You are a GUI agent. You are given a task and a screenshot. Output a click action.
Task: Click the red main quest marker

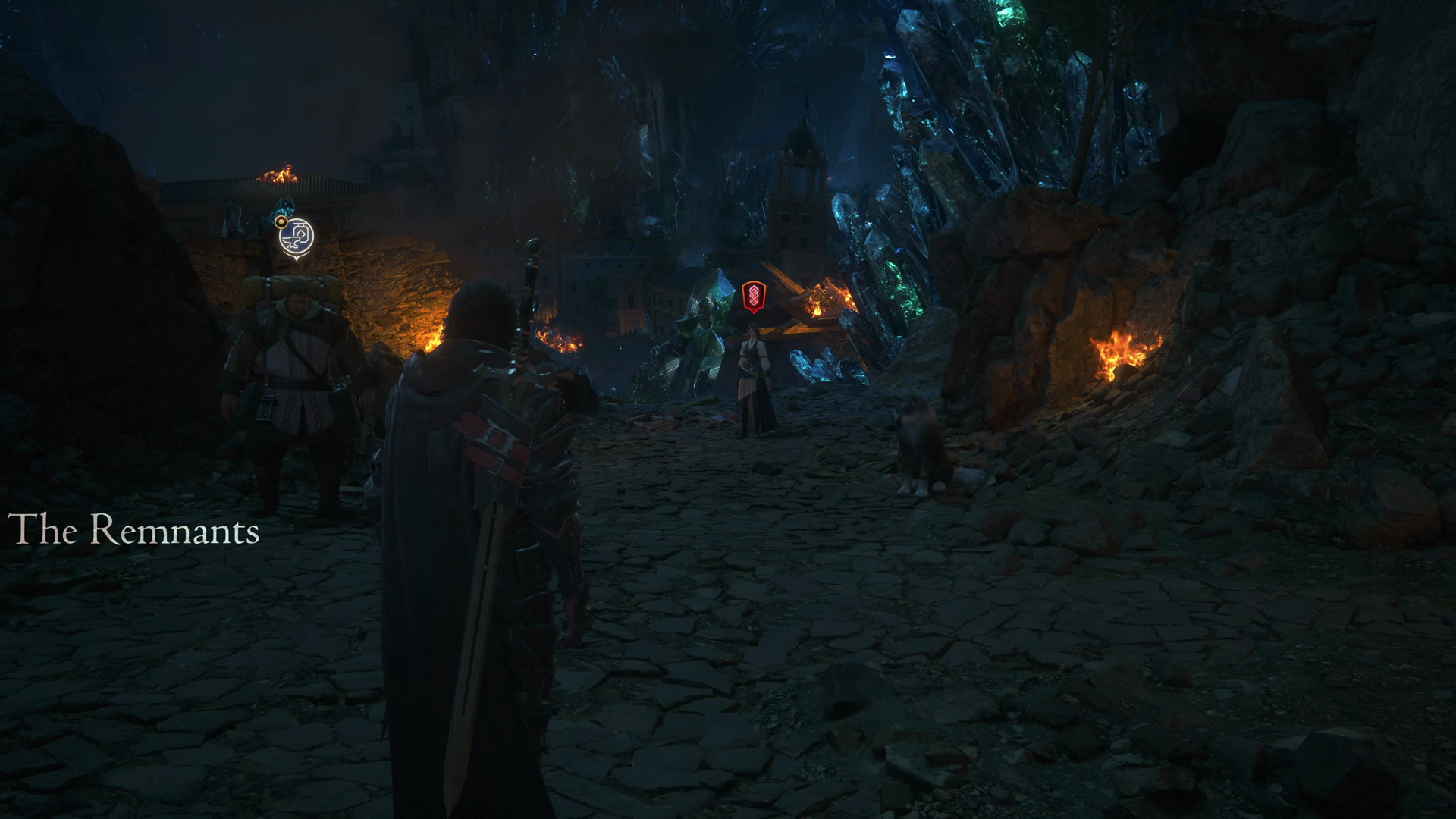pos(753,296)
